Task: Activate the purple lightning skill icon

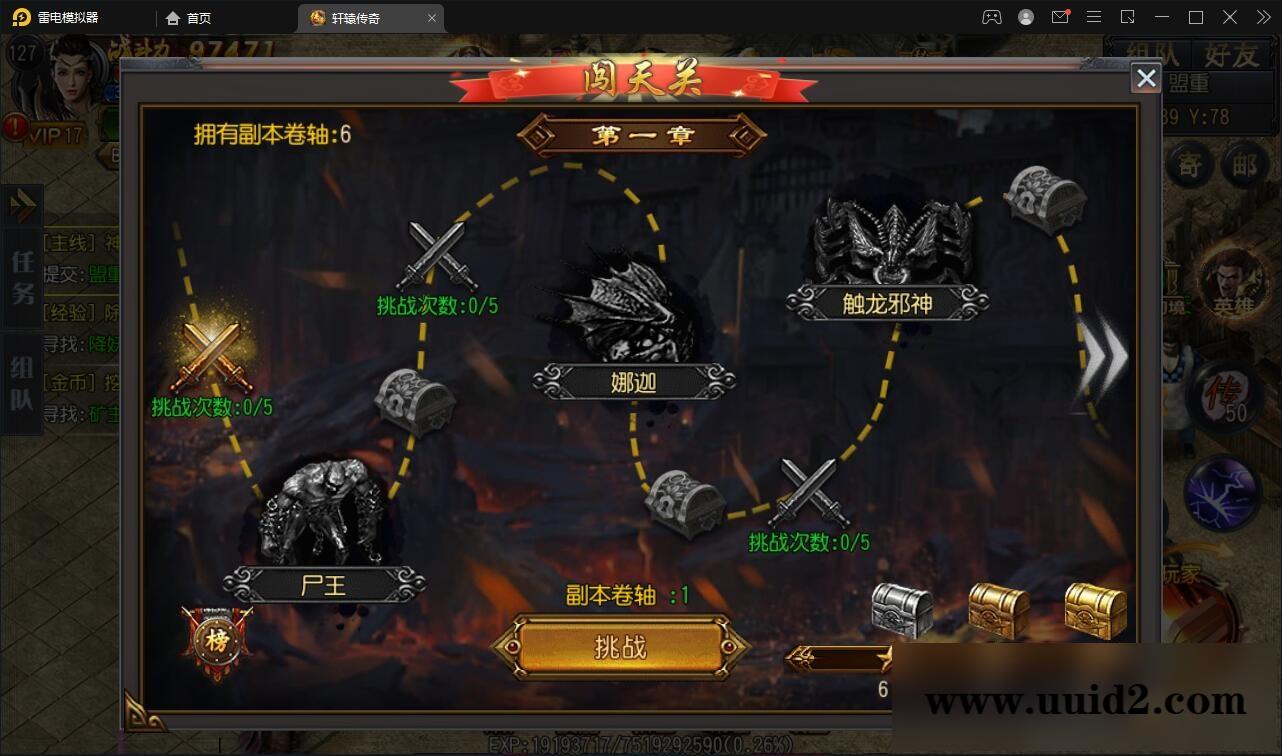Action: [1221, 491]
